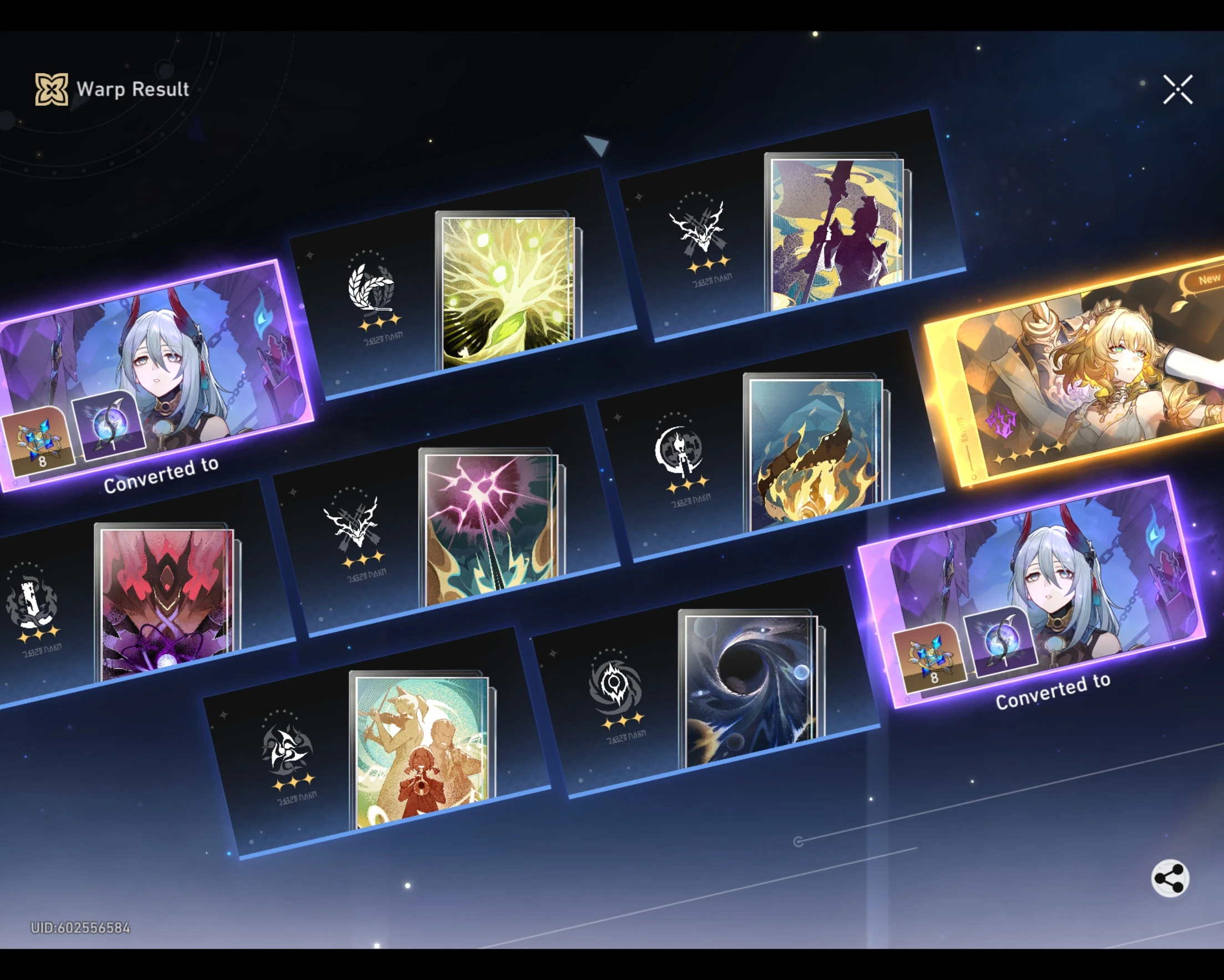The image size is (1224, 980).
Task: Close the Warp Result screen
Action: tap(1178, 89)
